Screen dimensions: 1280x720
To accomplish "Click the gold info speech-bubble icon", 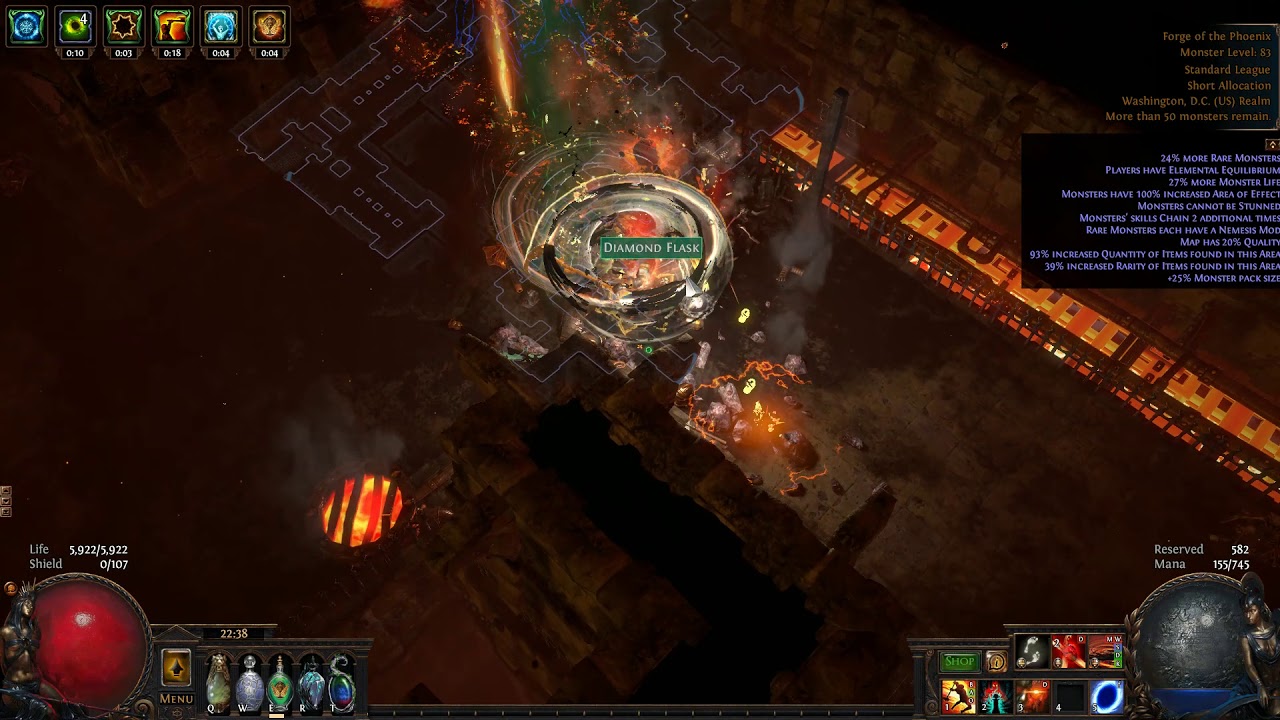I will 996,662.
